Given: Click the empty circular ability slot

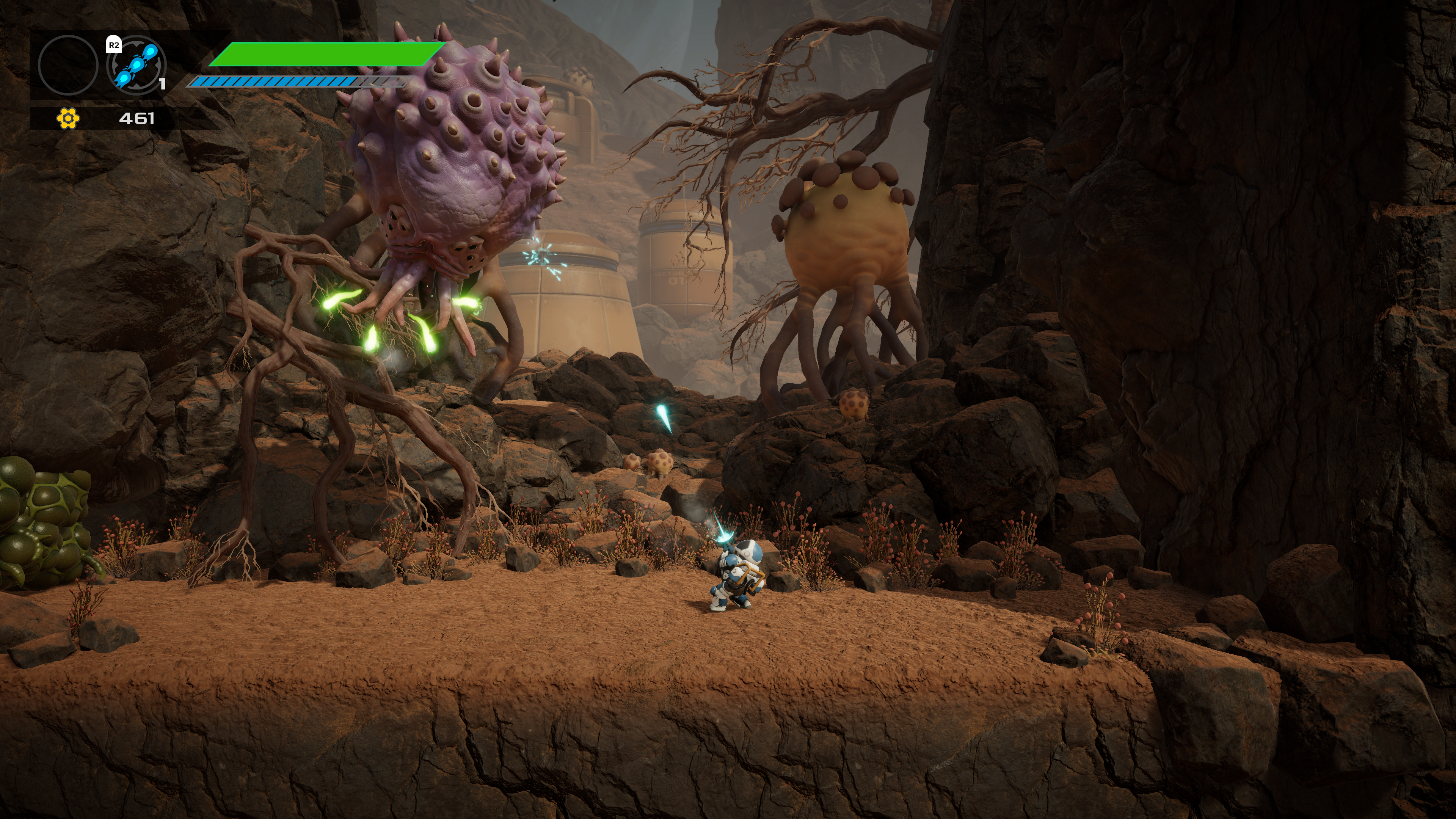Looking at the screenshot, I should [x=68, y=65].
